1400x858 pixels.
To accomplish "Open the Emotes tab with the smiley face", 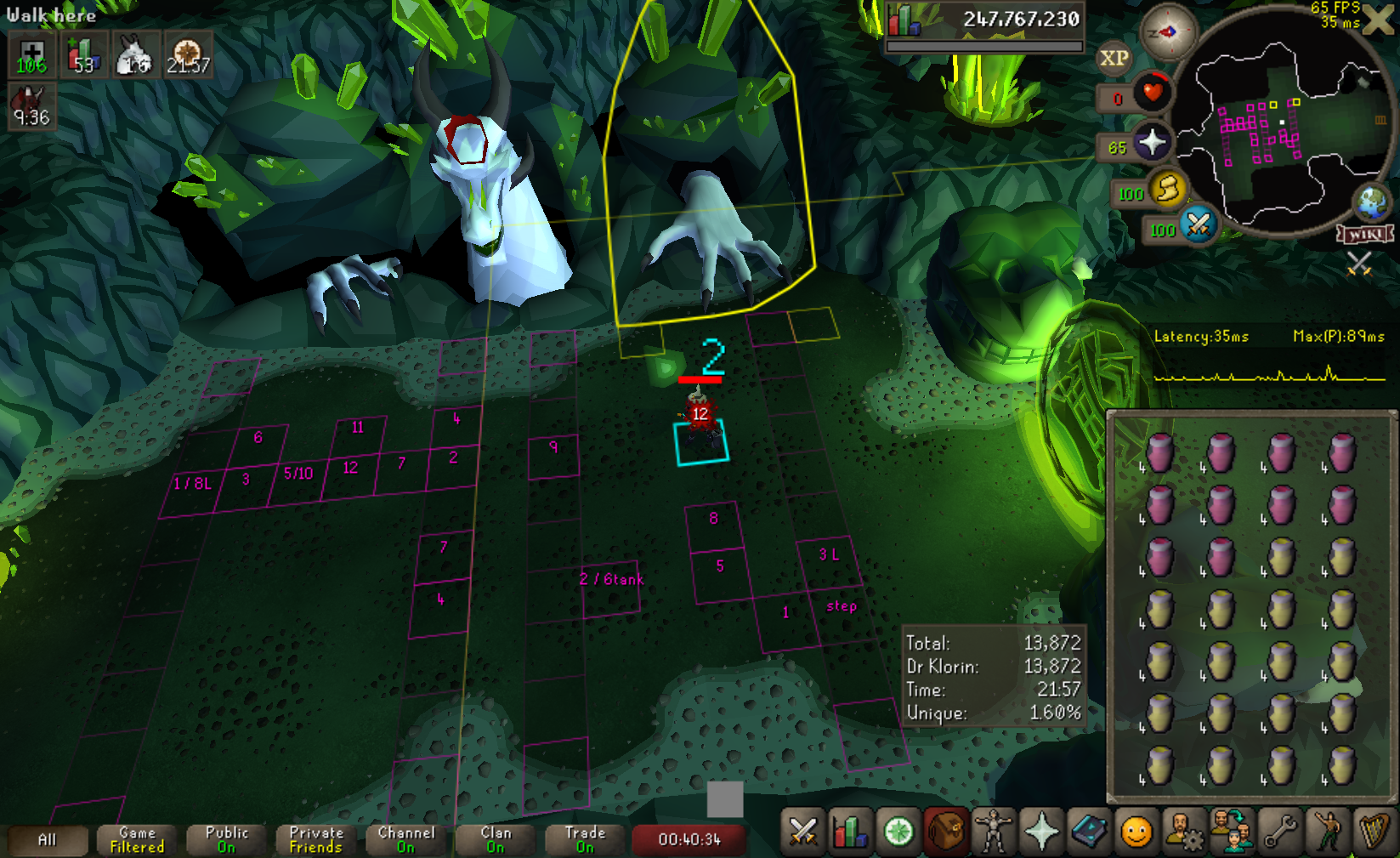I will click(x=1136, y=831).
